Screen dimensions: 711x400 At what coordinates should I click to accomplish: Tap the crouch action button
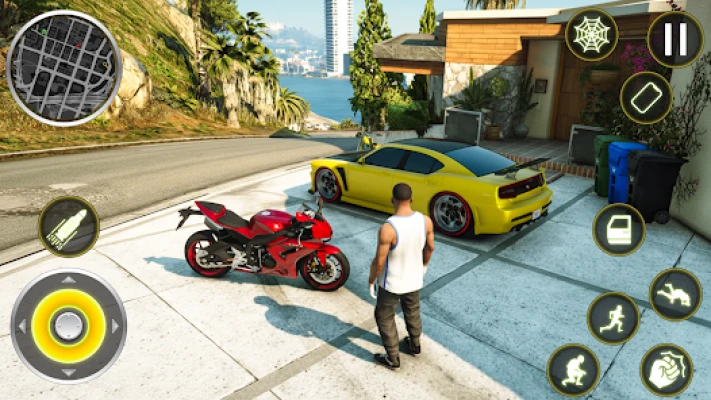pyautogui.click(x=574, y=369)
